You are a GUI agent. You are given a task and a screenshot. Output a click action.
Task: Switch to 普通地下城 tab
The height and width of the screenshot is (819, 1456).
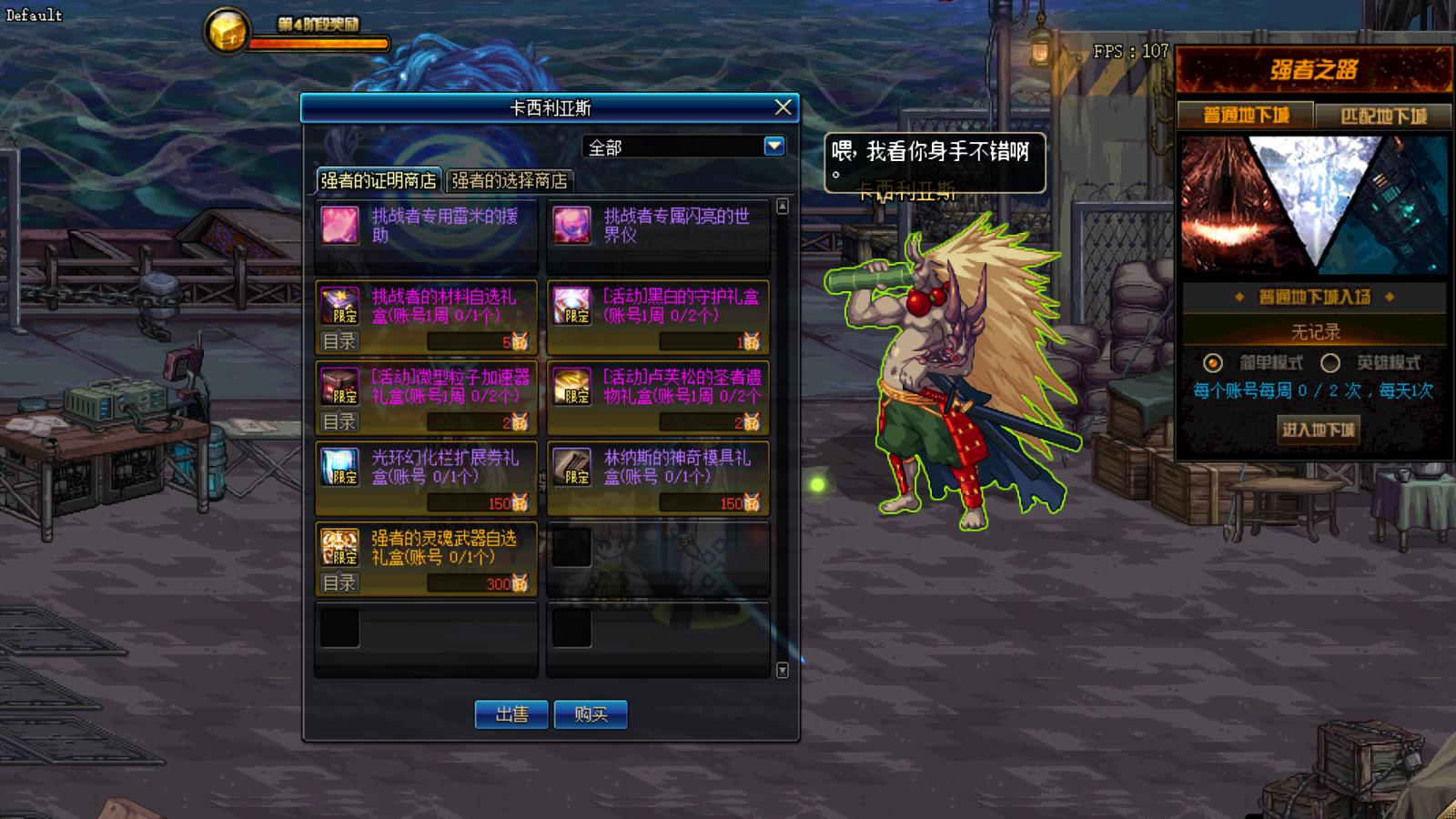(1246, 116)
